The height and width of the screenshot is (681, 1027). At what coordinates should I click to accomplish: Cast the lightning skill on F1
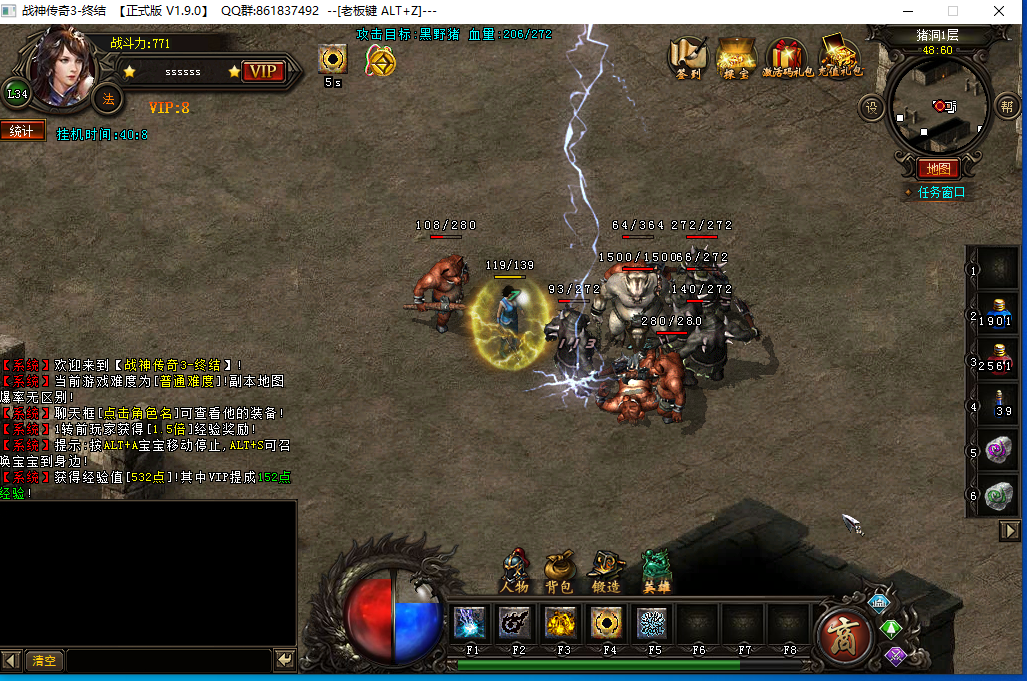pos(470,623)
